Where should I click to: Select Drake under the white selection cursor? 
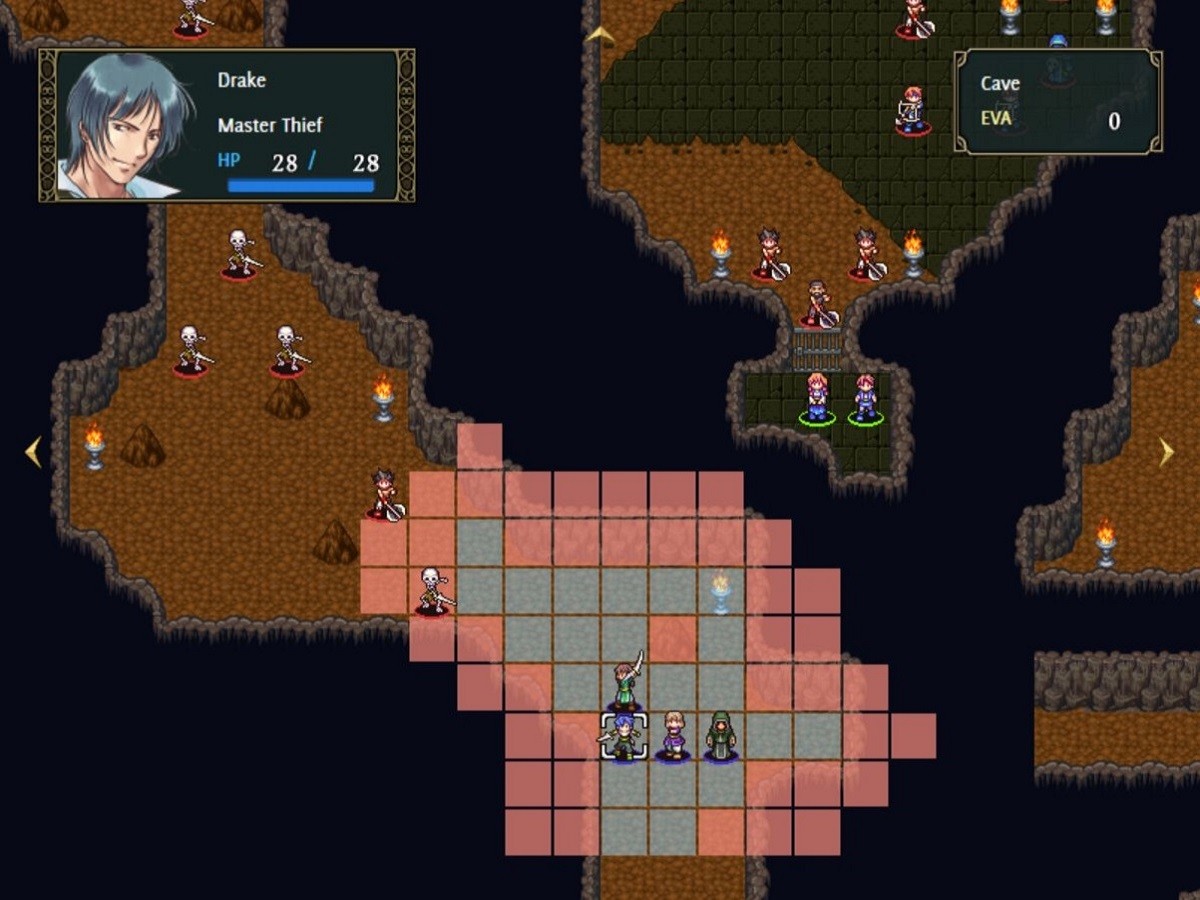tap(624, 737)
